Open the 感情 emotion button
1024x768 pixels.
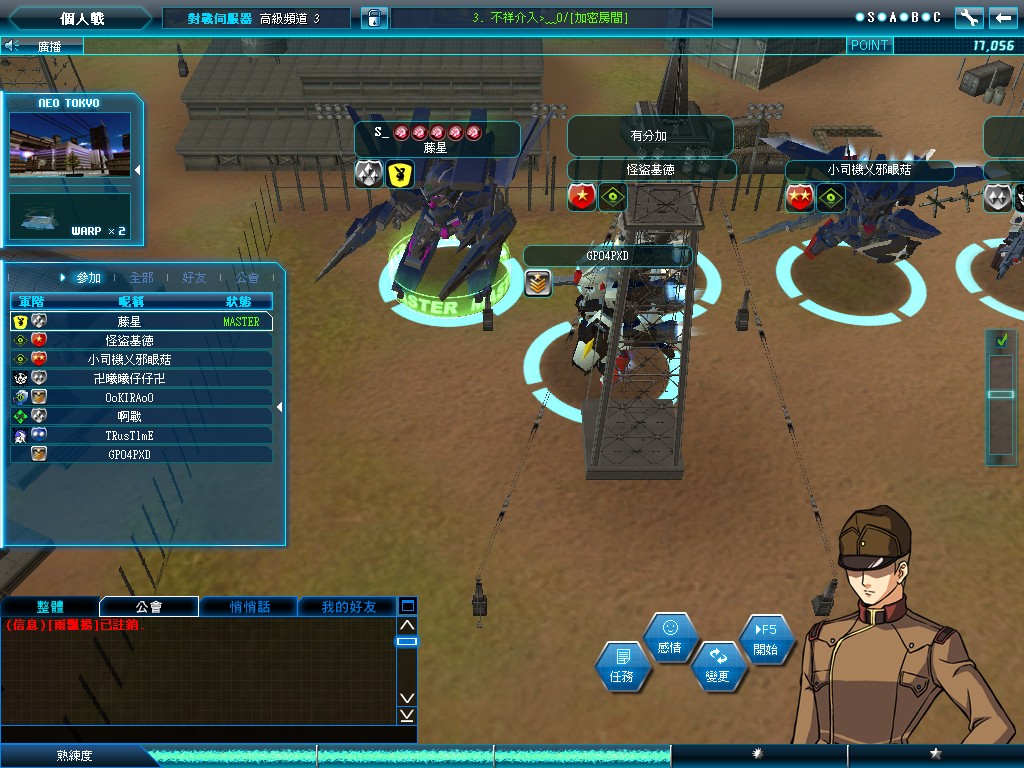[x=669, y=637]
